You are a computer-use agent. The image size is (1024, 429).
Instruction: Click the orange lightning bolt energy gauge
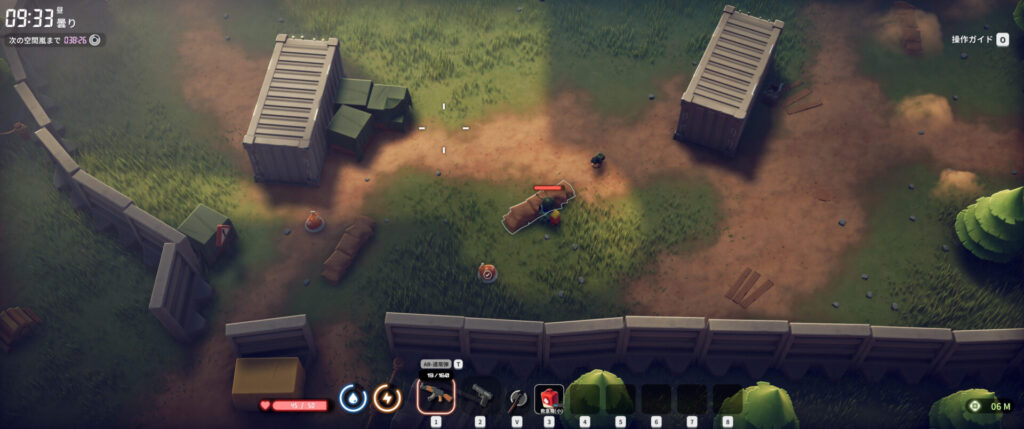tap(387, 398)
